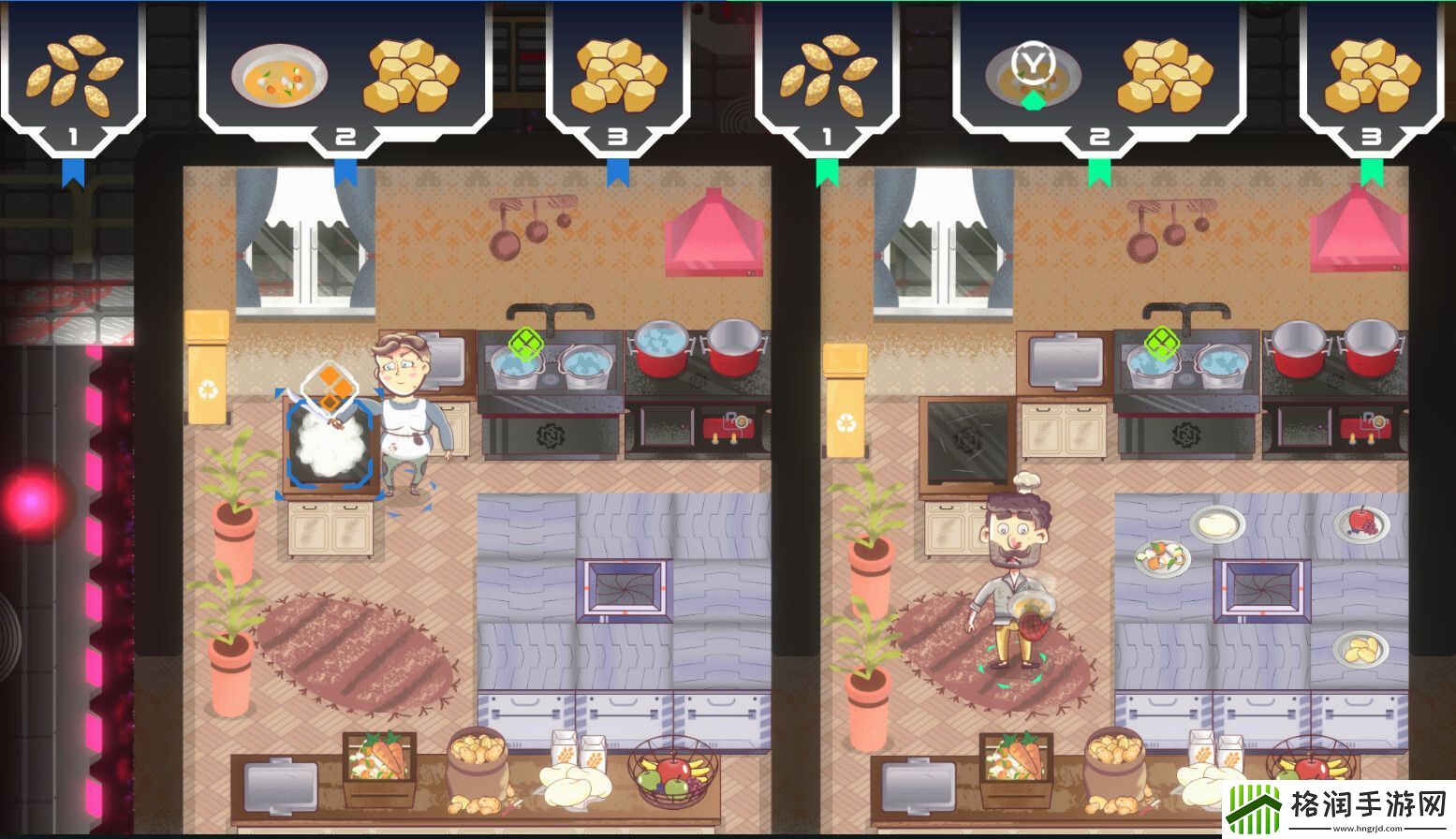Select order ticket 3 on the right side
The width and height of the screenshot is (1456, 839).
click(1372, 134)
